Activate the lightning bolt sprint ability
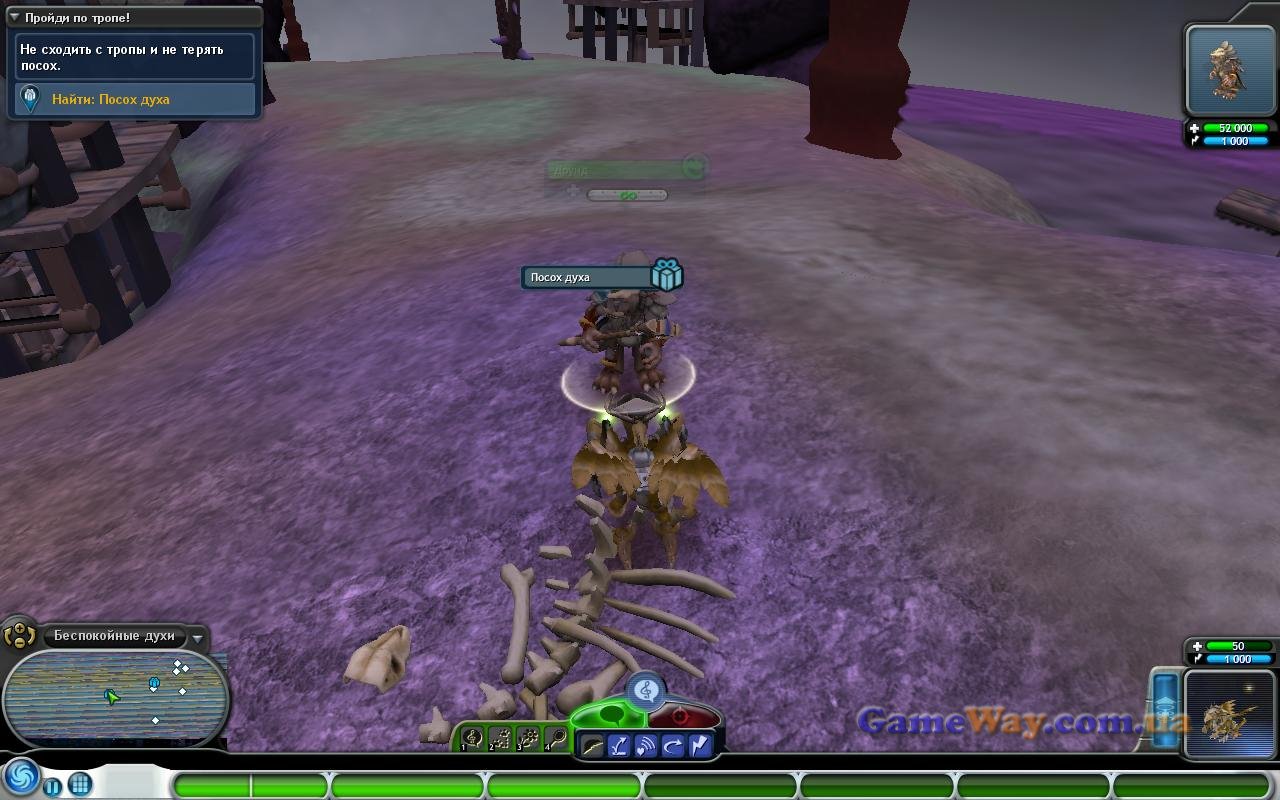The image size is (1280, 800). pos(698,745)
